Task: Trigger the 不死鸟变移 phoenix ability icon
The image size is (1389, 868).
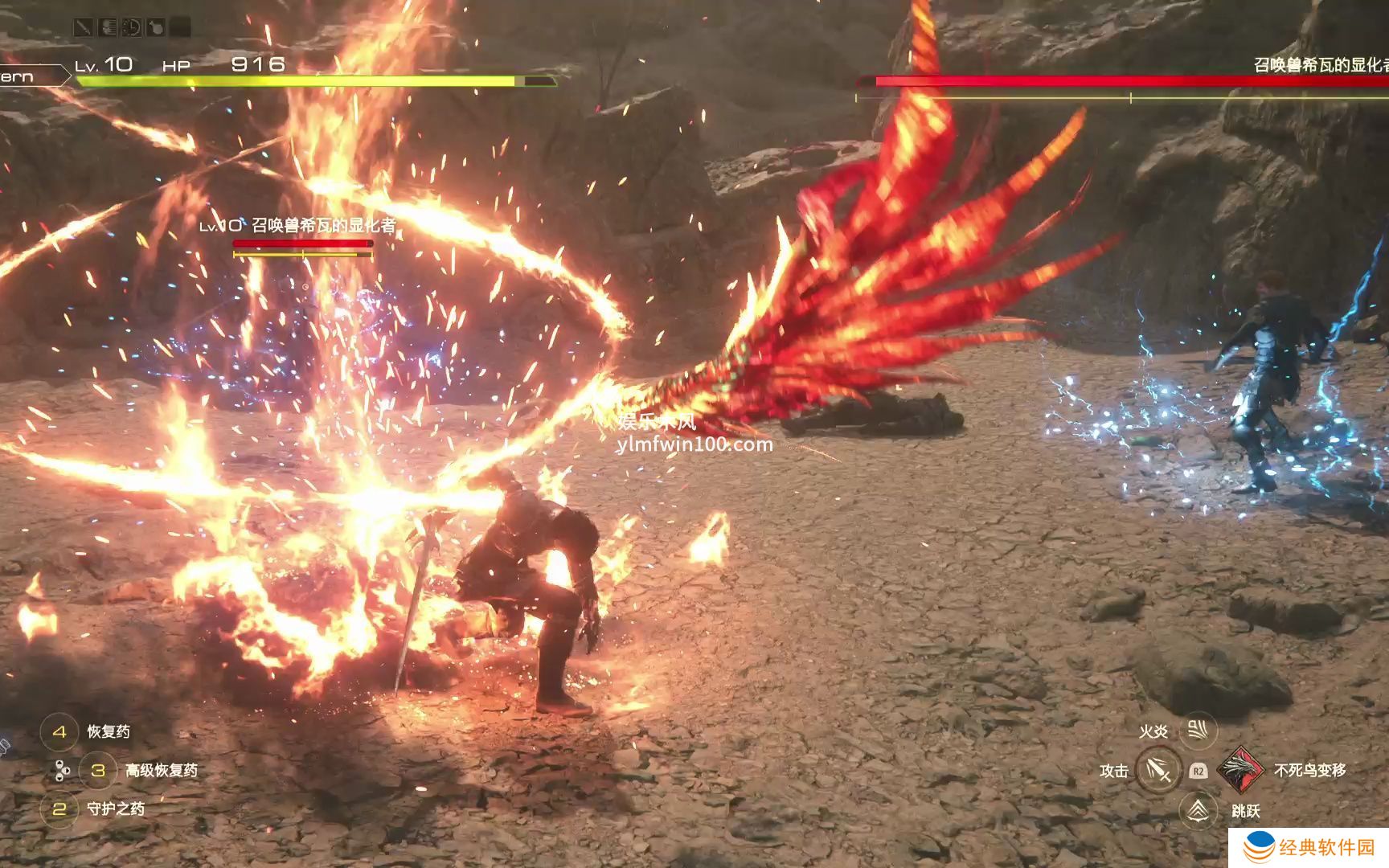Action: pyautogui.click(x=1240, y=769)
